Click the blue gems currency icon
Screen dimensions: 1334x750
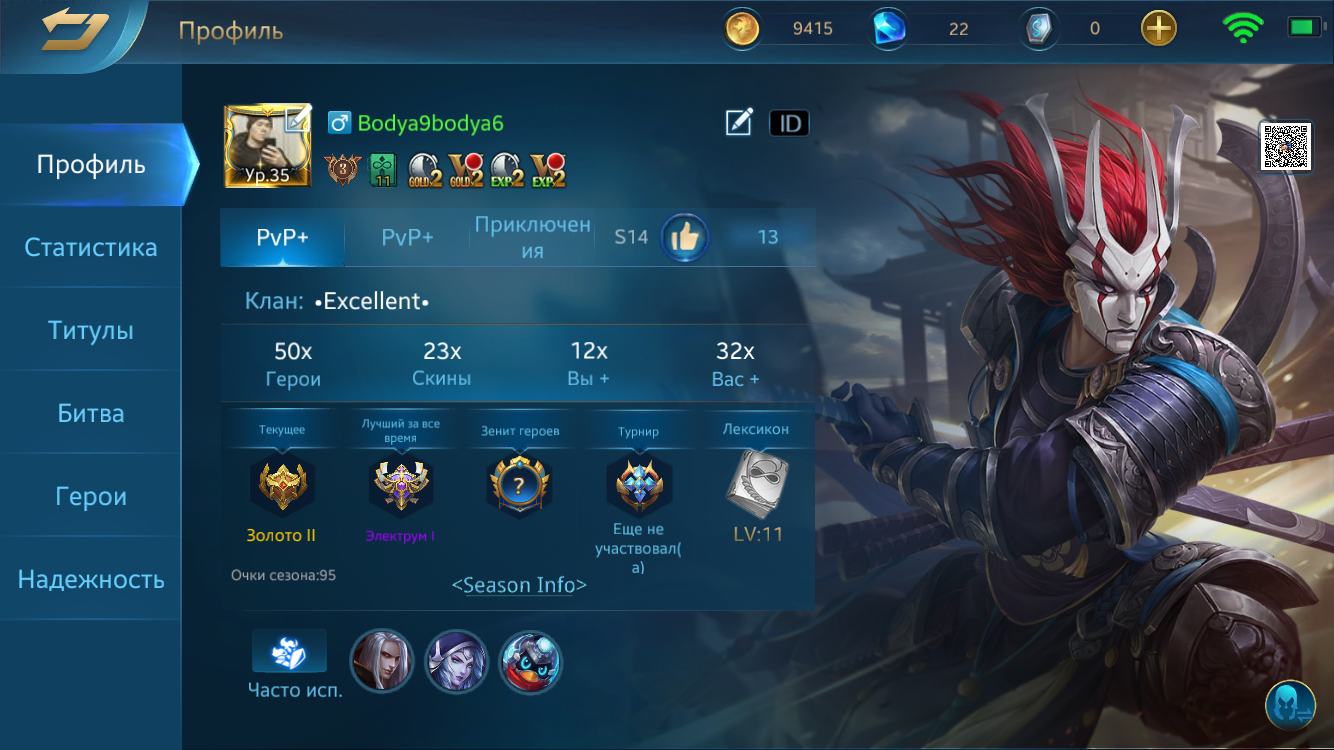[890, 28]
